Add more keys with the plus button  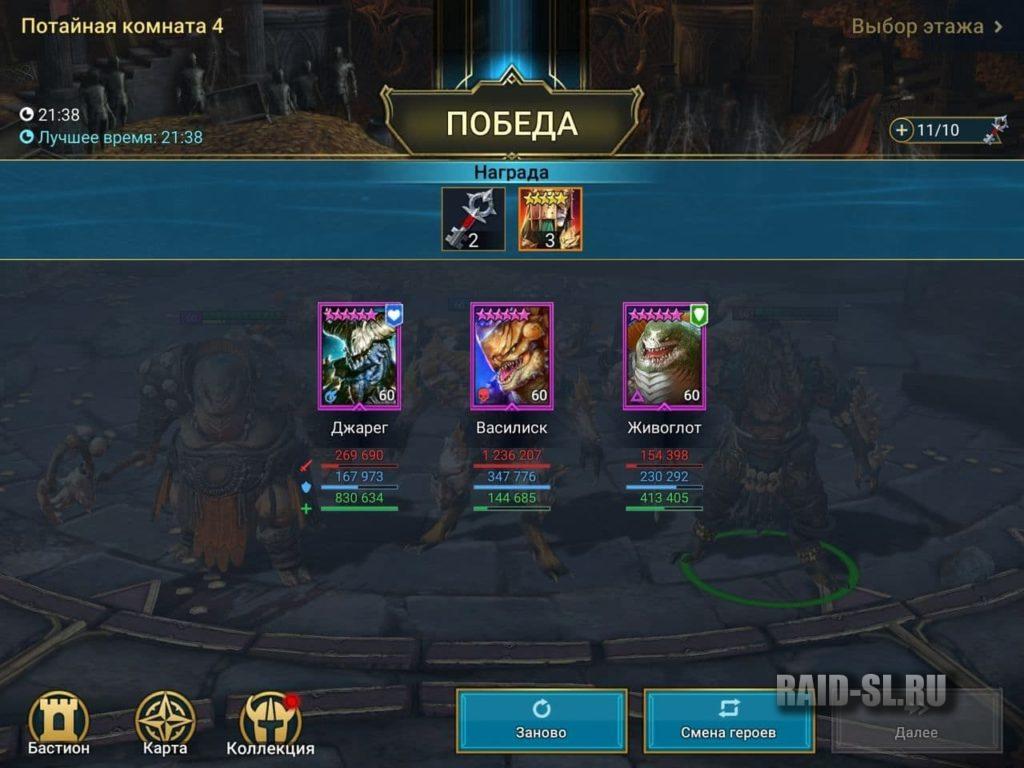[x=903, y=130]
